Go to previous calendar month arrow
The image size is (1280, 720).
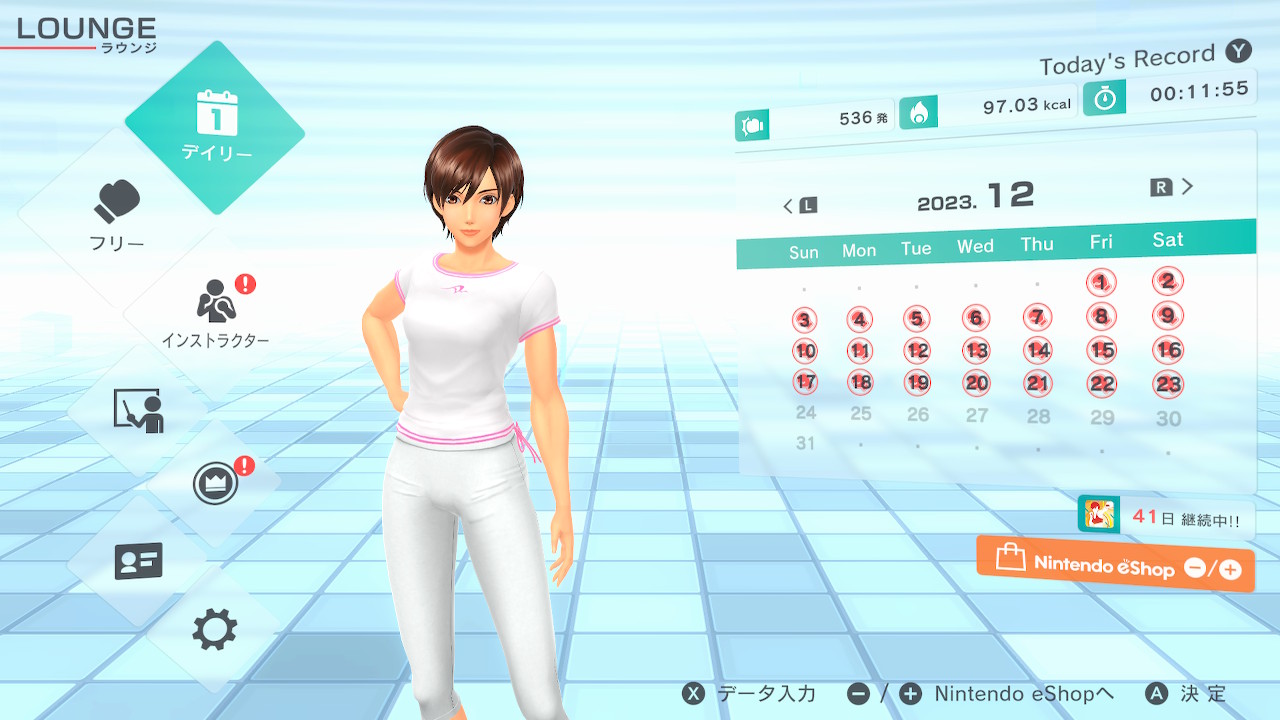799,206
